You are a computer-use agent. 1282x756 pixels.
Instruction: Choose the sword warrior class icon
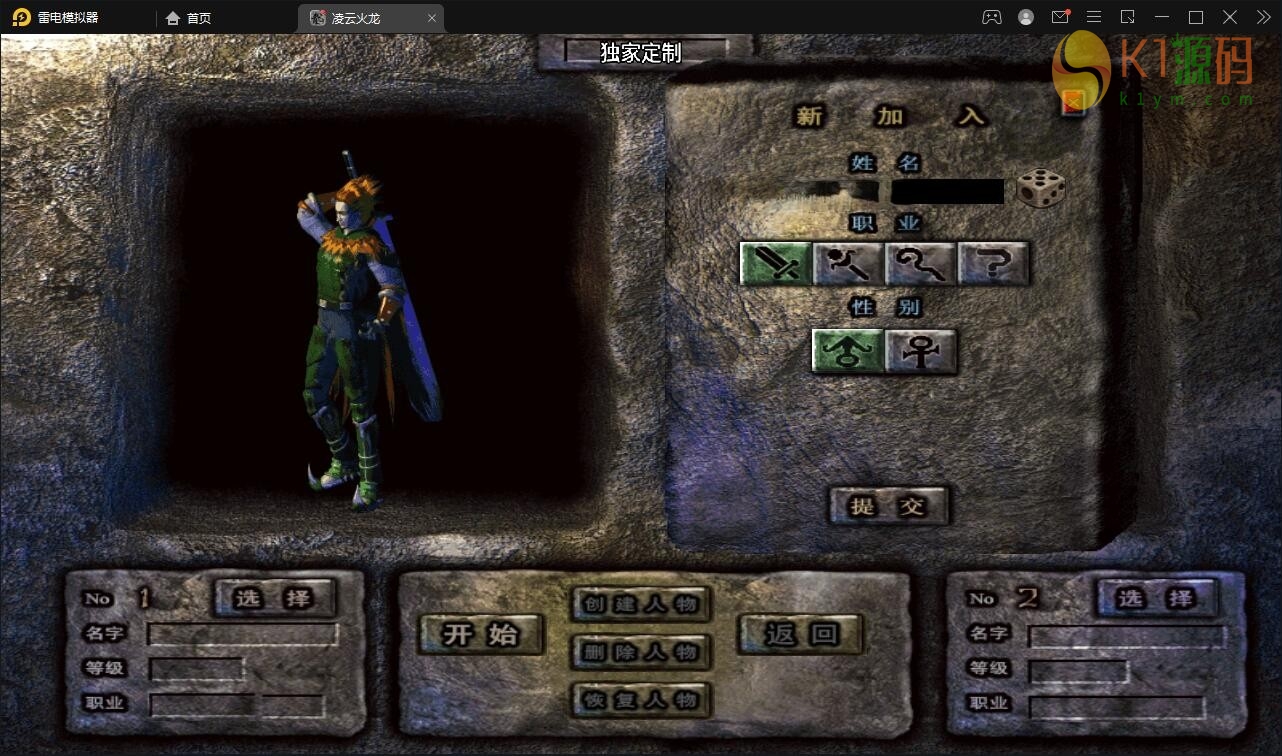point(775,263)
